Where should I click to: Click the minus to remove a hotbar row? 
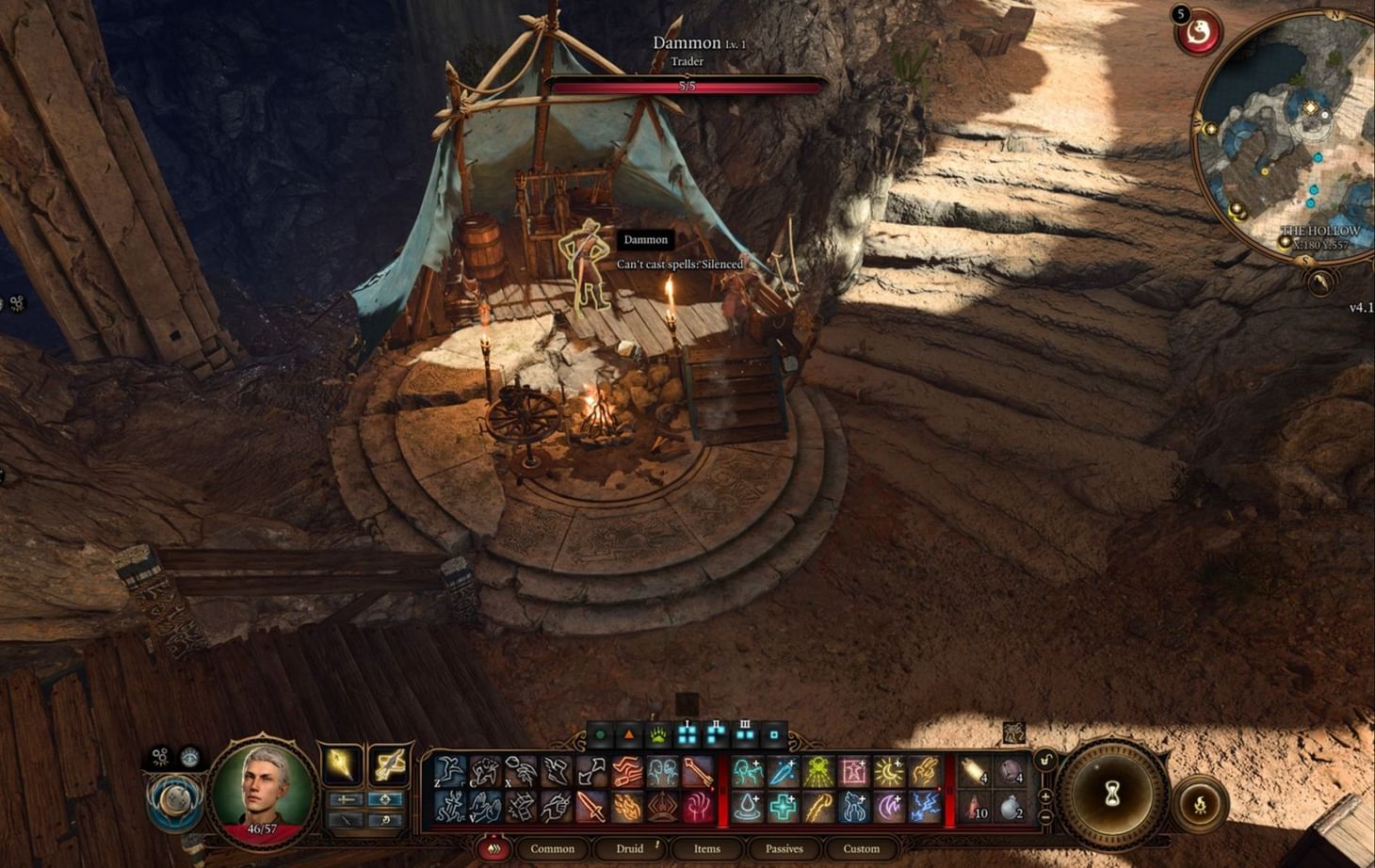click(1045, 815)
